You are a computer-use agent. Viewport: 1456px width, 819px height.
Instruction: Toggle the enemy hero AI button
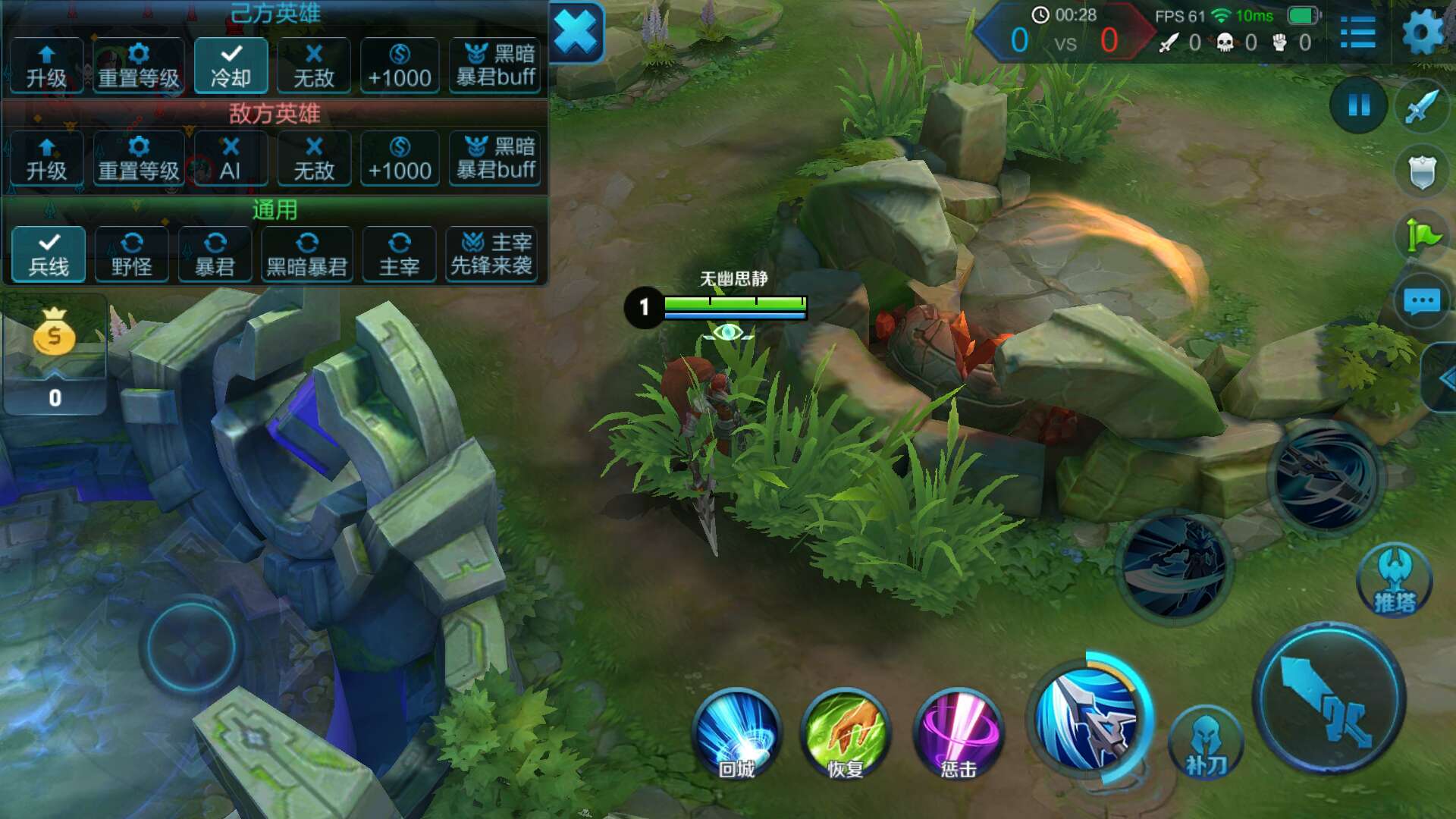coord(231,158)
